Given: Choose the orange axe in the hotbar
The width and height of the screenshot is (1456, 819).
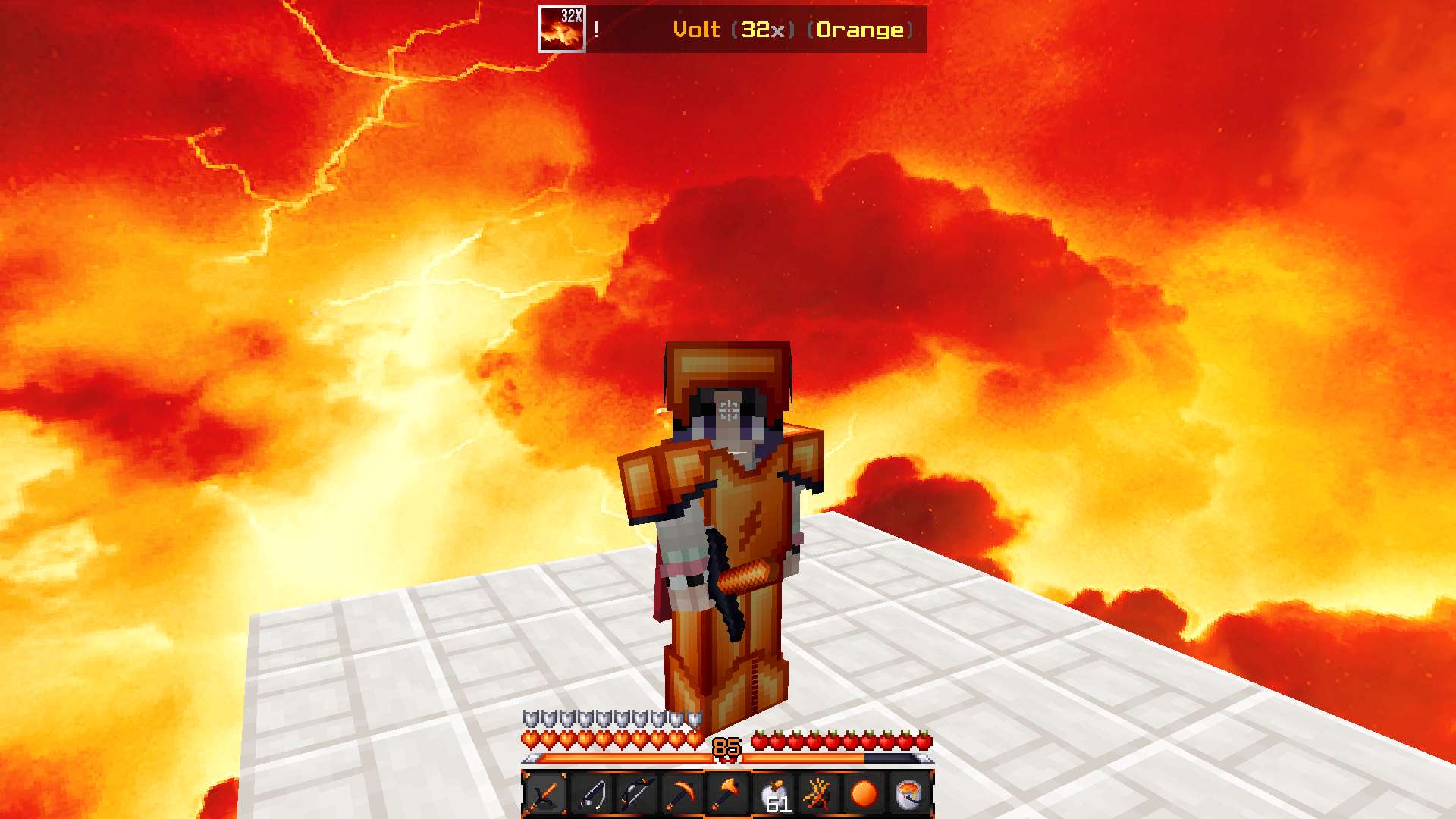Looking at the screenshot, I should (x=727, y=794).
